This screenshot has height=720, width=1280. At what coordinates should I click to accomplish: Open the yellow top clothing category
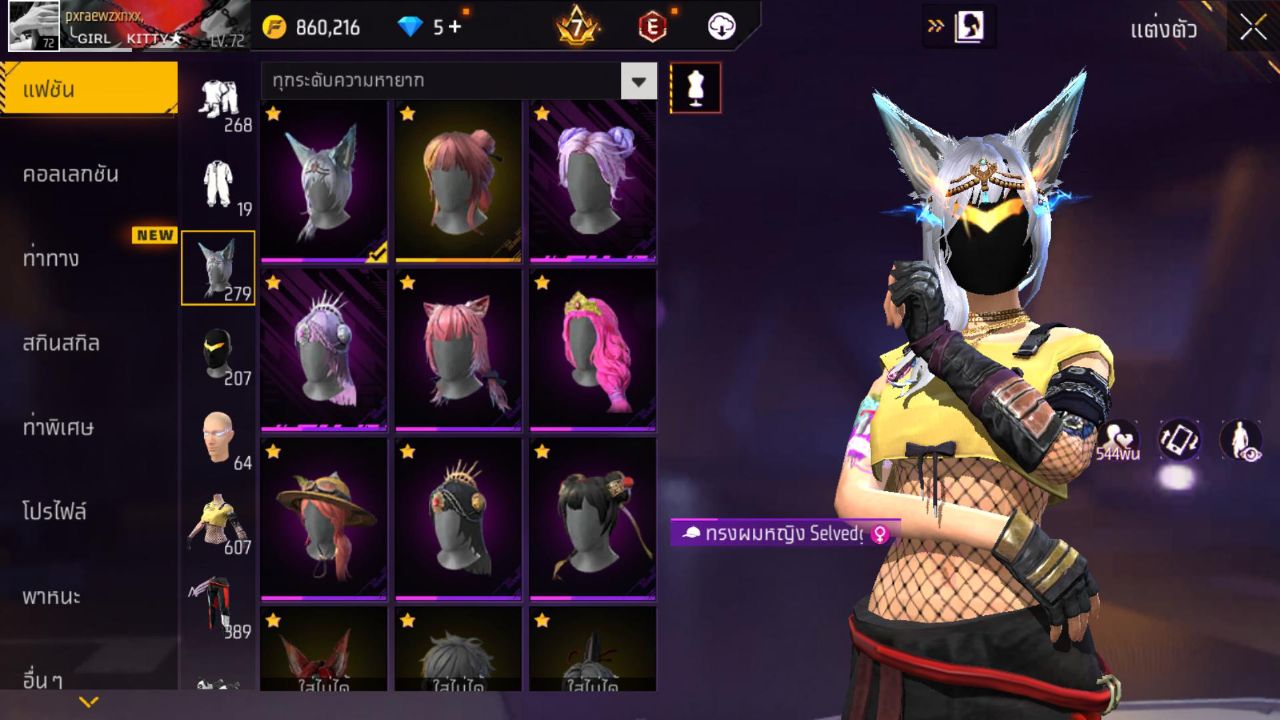pos(218,523)
